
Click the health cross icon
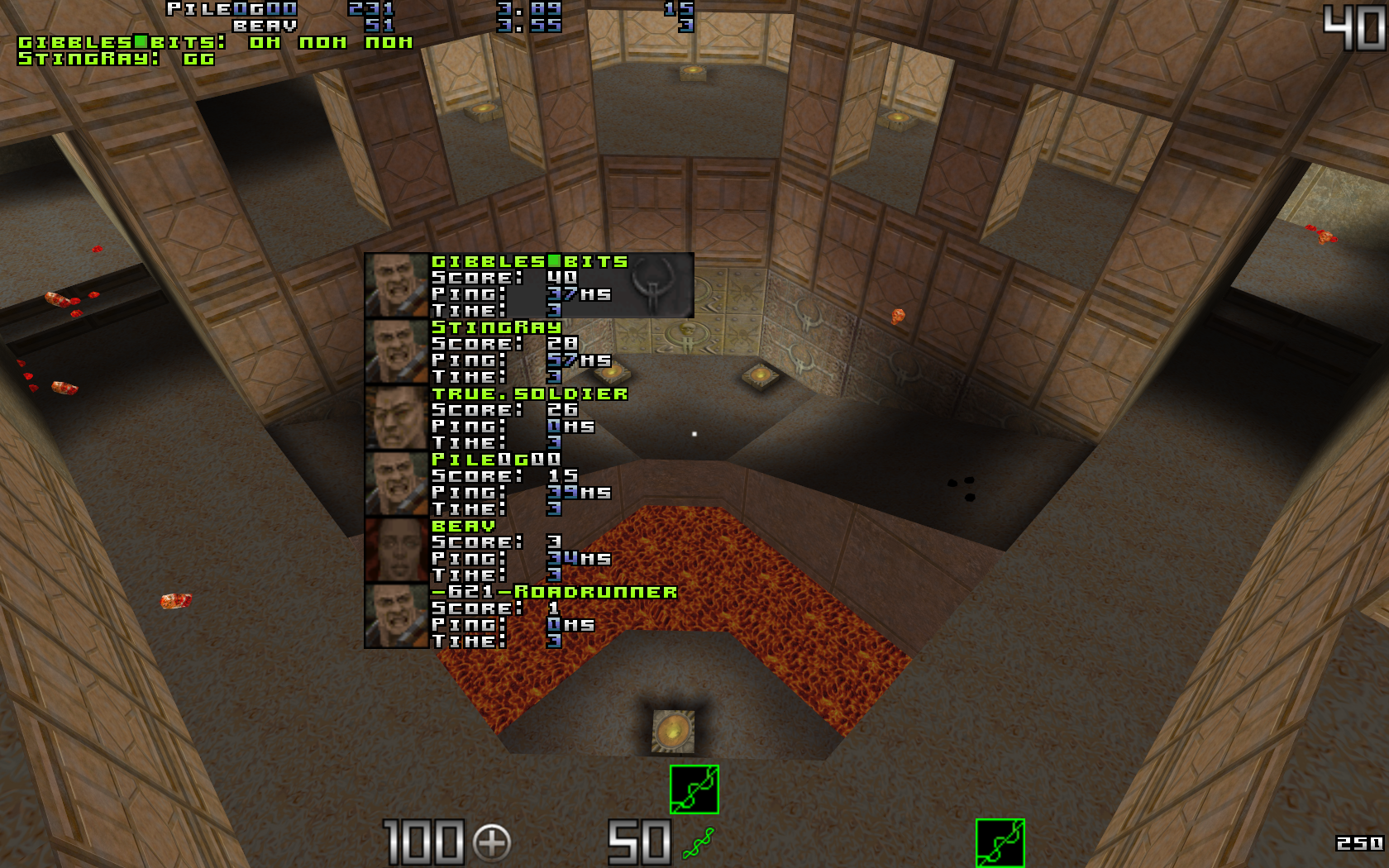click(x=492, y=843)
